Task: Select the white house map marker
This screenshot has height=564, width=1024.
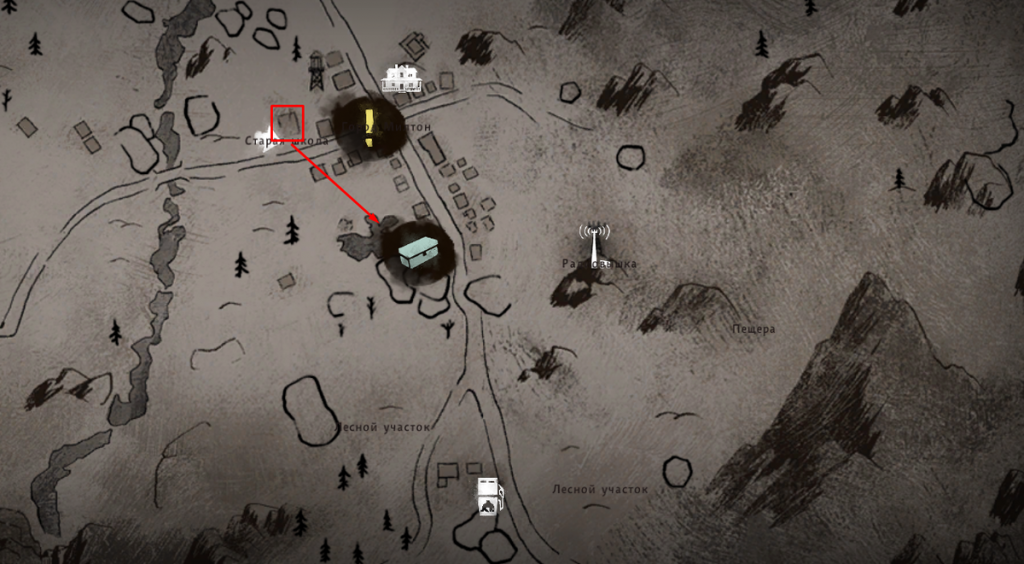Action: coord(402,78)
